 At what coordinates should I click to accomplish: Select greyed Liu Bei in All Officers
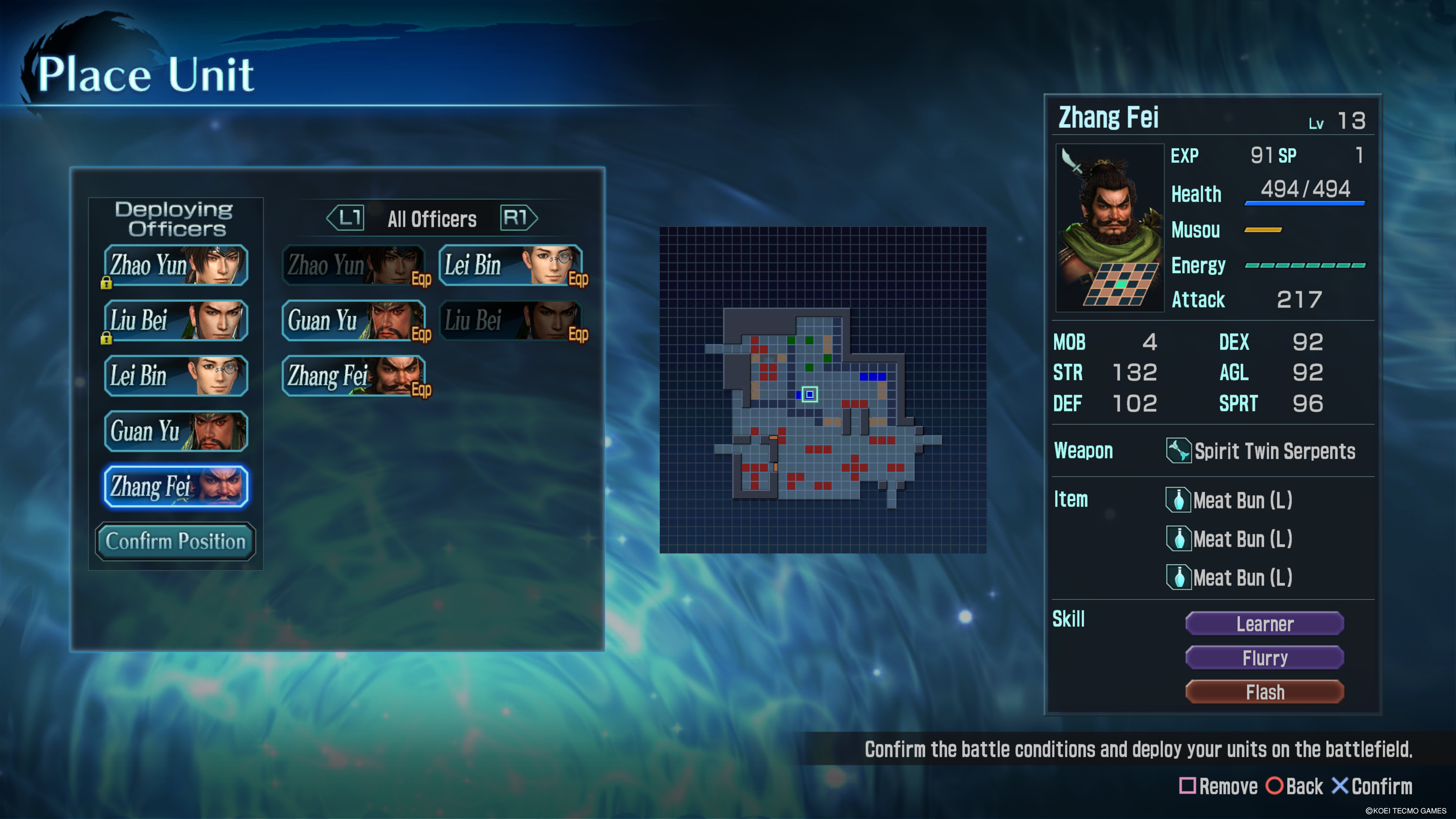510,320
